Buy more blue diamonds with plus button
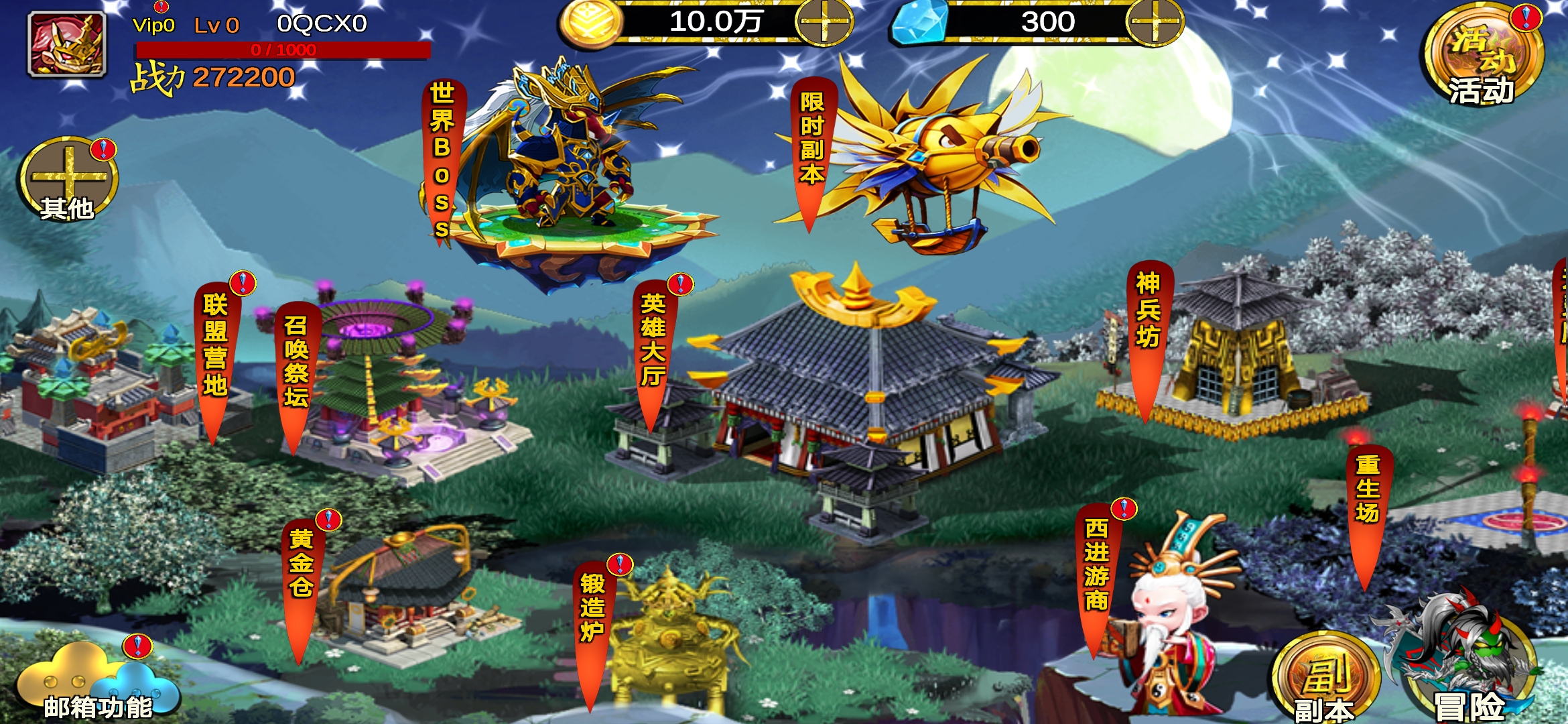 coord(1154,22)
